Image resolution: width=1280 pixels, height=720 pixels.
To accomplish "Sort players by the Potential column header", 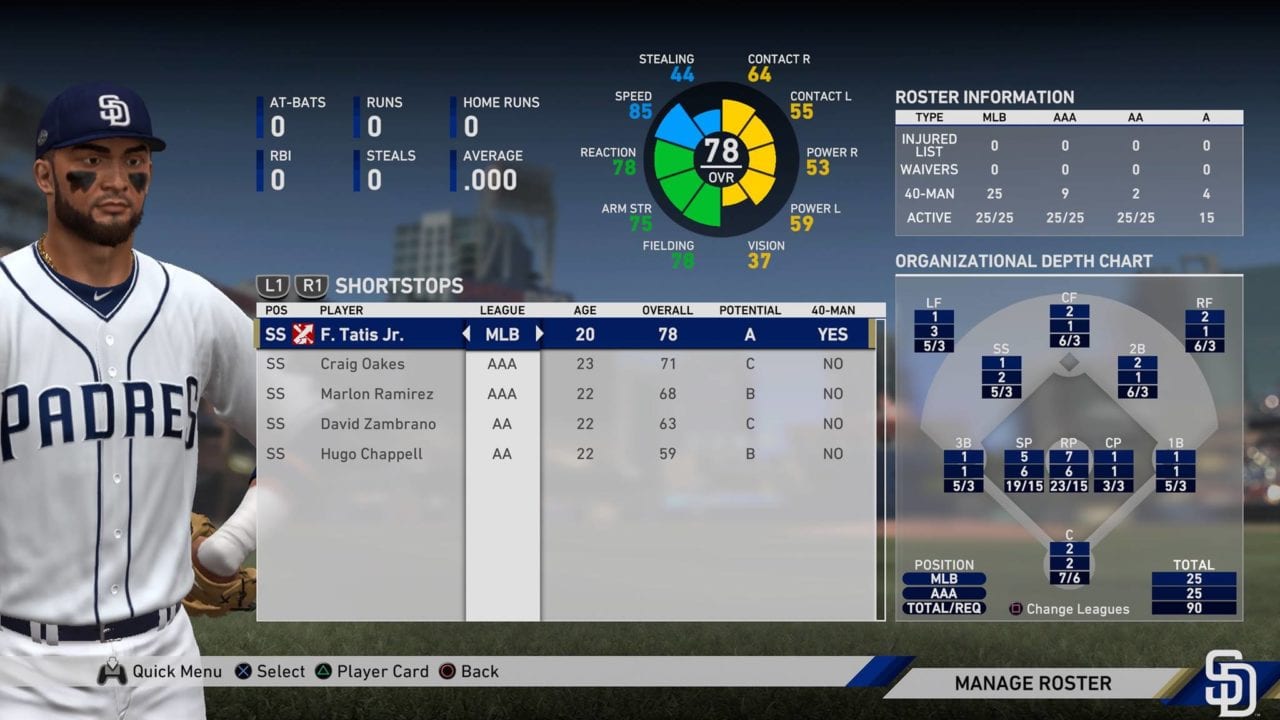I will 749,310.
